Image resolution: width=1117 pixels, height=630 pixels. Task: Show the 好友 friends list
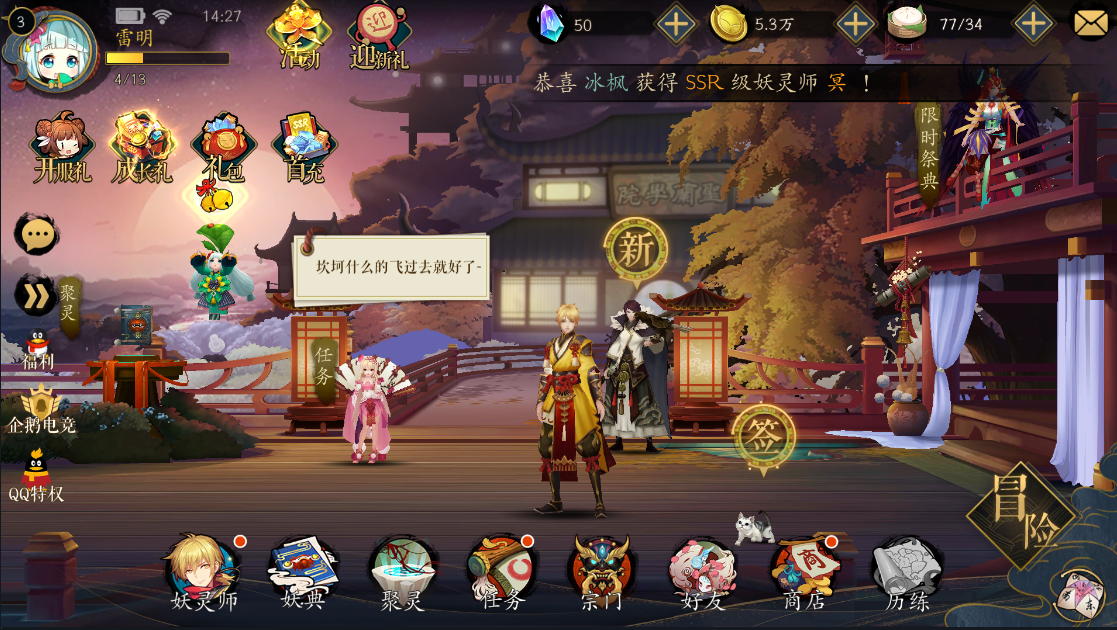tap(702, 571)
